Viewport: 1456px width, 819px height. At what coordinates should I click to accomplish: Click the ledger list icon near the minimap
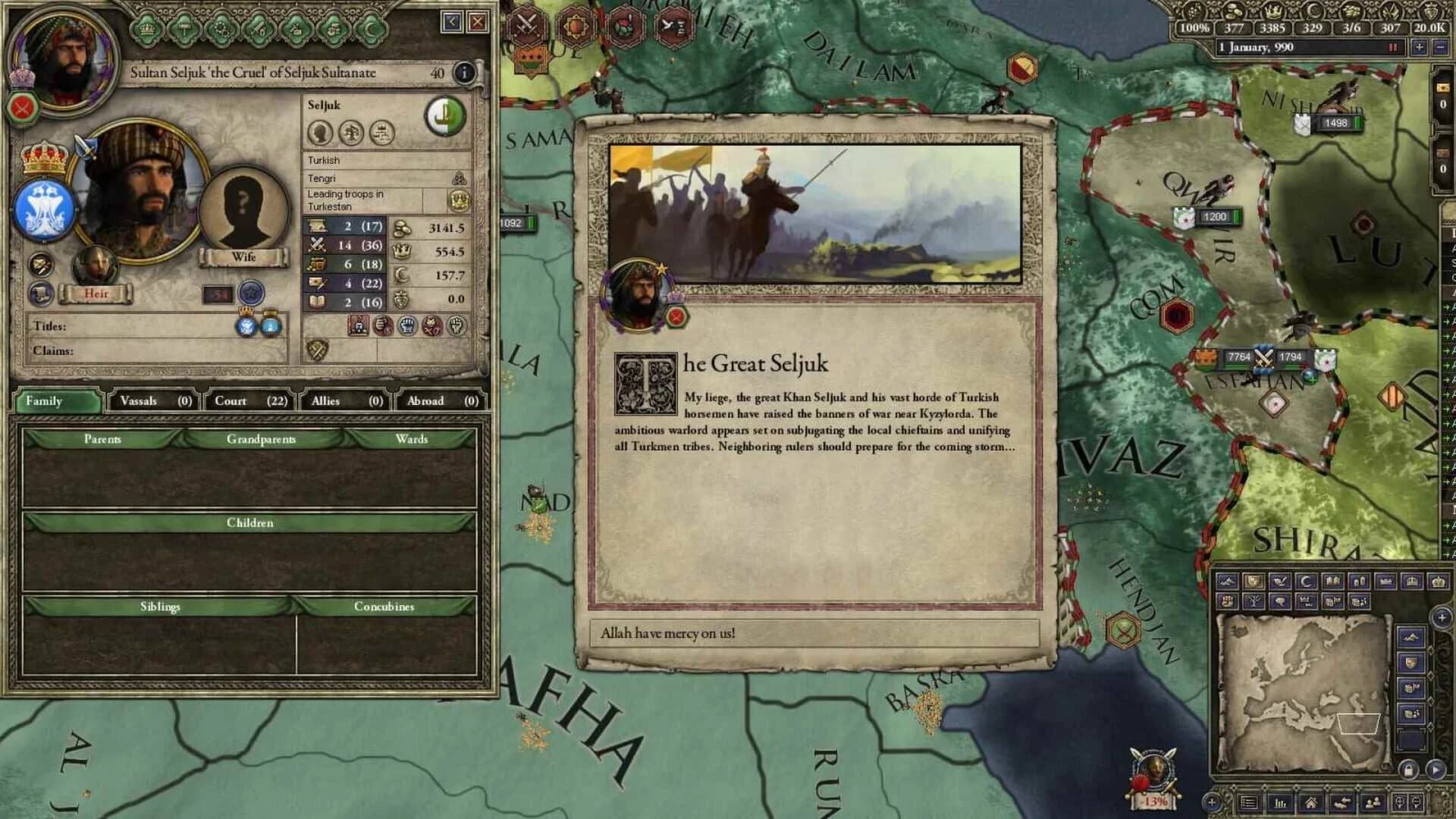point(1247,802)
